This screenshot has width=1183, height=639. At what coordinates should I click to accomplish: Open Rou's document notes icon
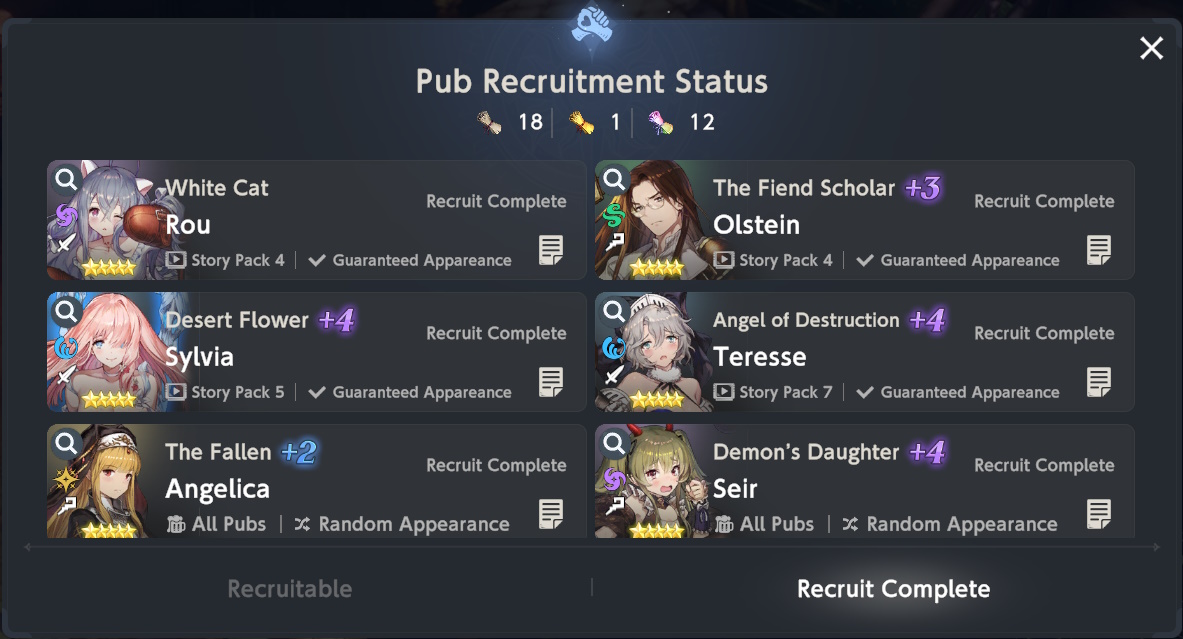coord(551,250)
